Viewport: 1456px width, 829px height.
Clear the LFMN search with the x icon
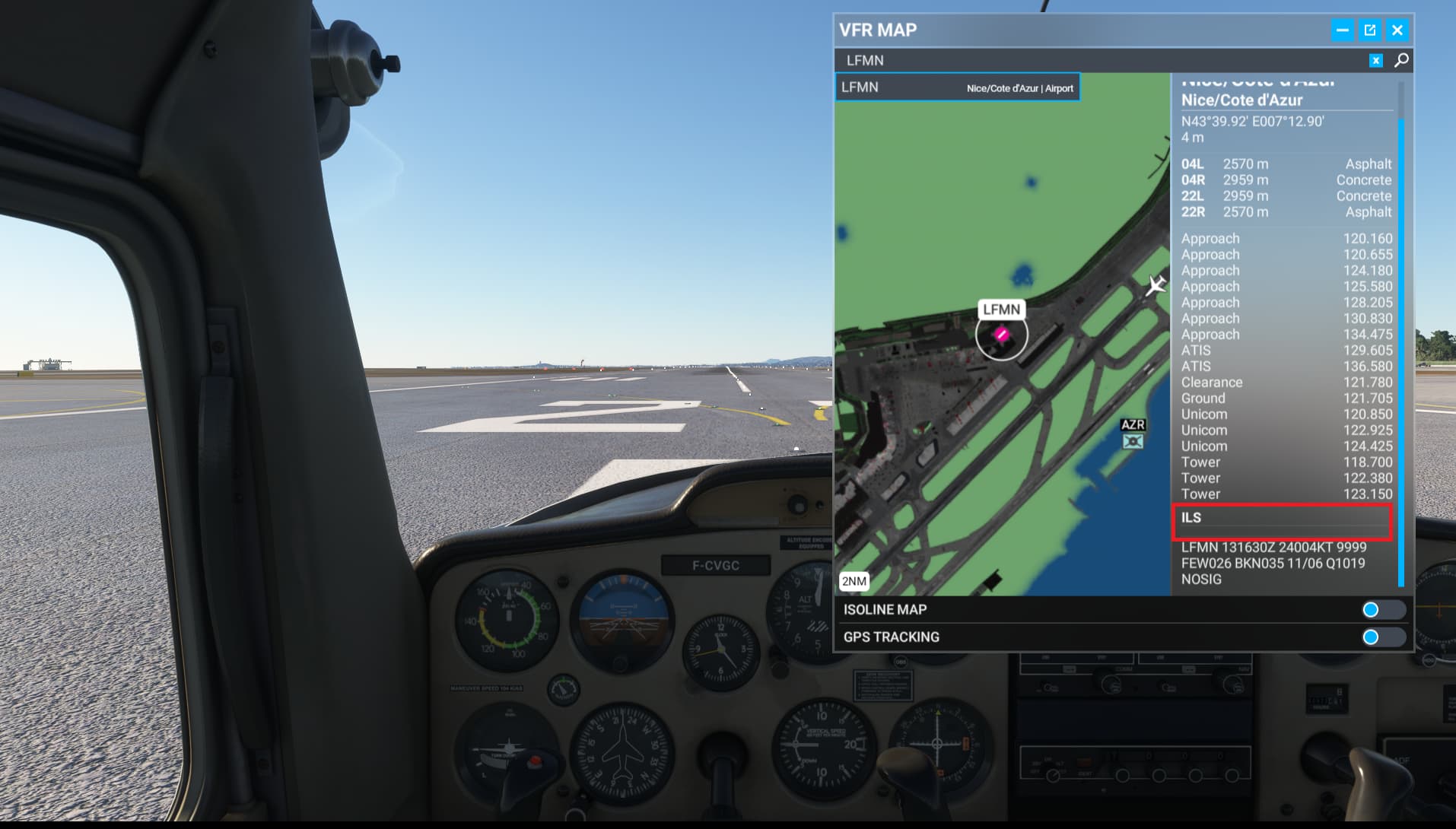[1375, 59]
